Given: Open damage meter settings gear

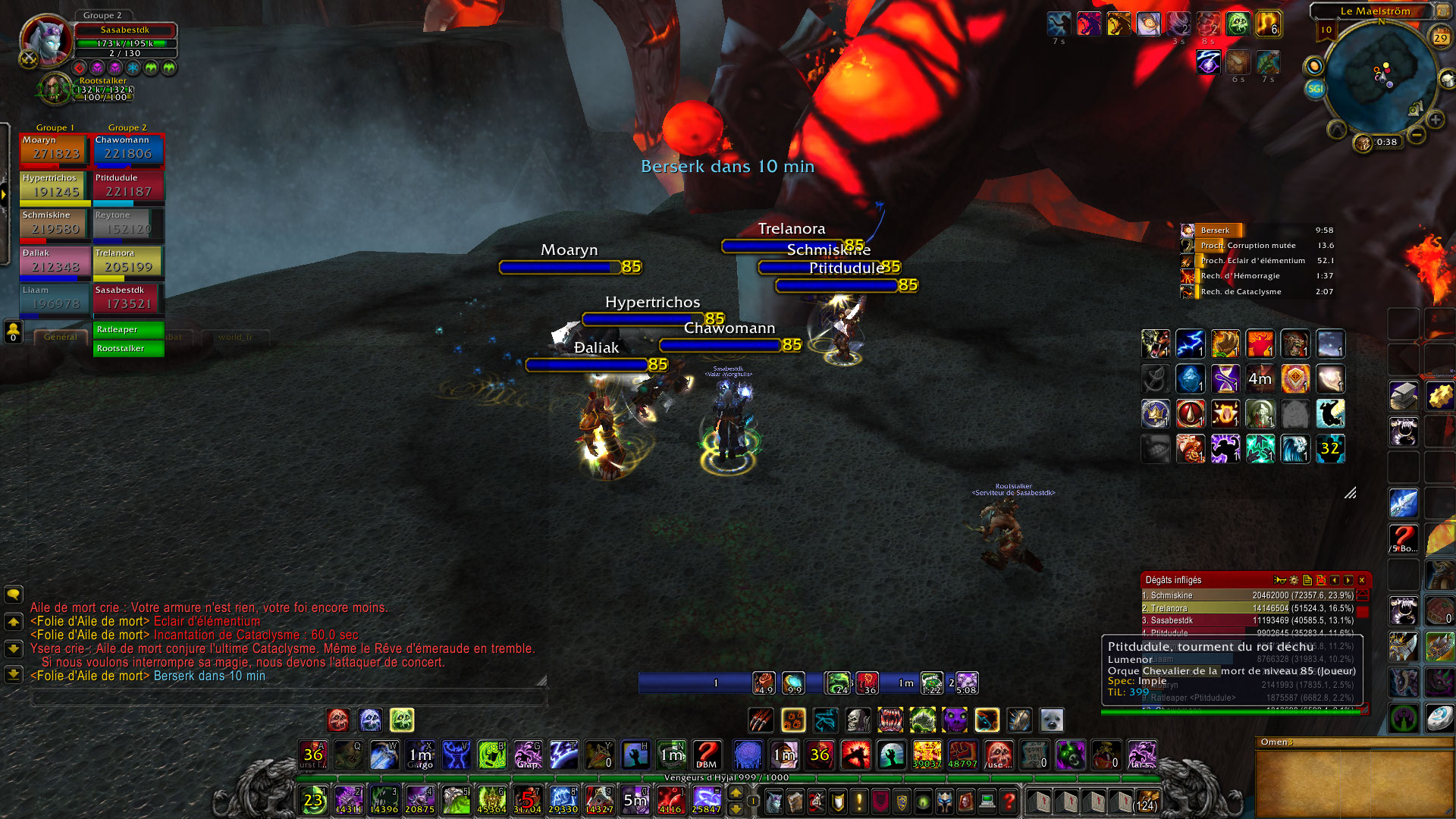Looking at the screenshot, I should click(1294, 580).
